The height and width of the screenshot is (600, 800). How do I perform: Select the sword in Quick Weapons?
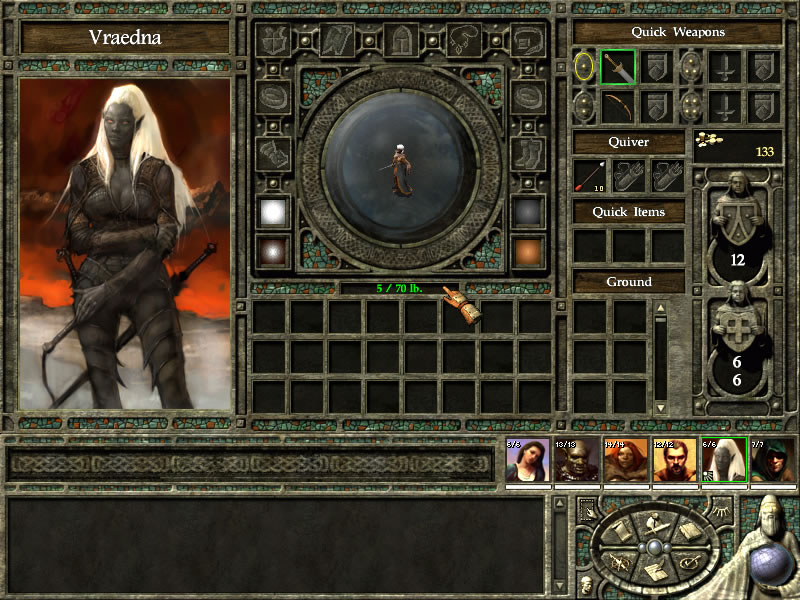tap(618, 68)
